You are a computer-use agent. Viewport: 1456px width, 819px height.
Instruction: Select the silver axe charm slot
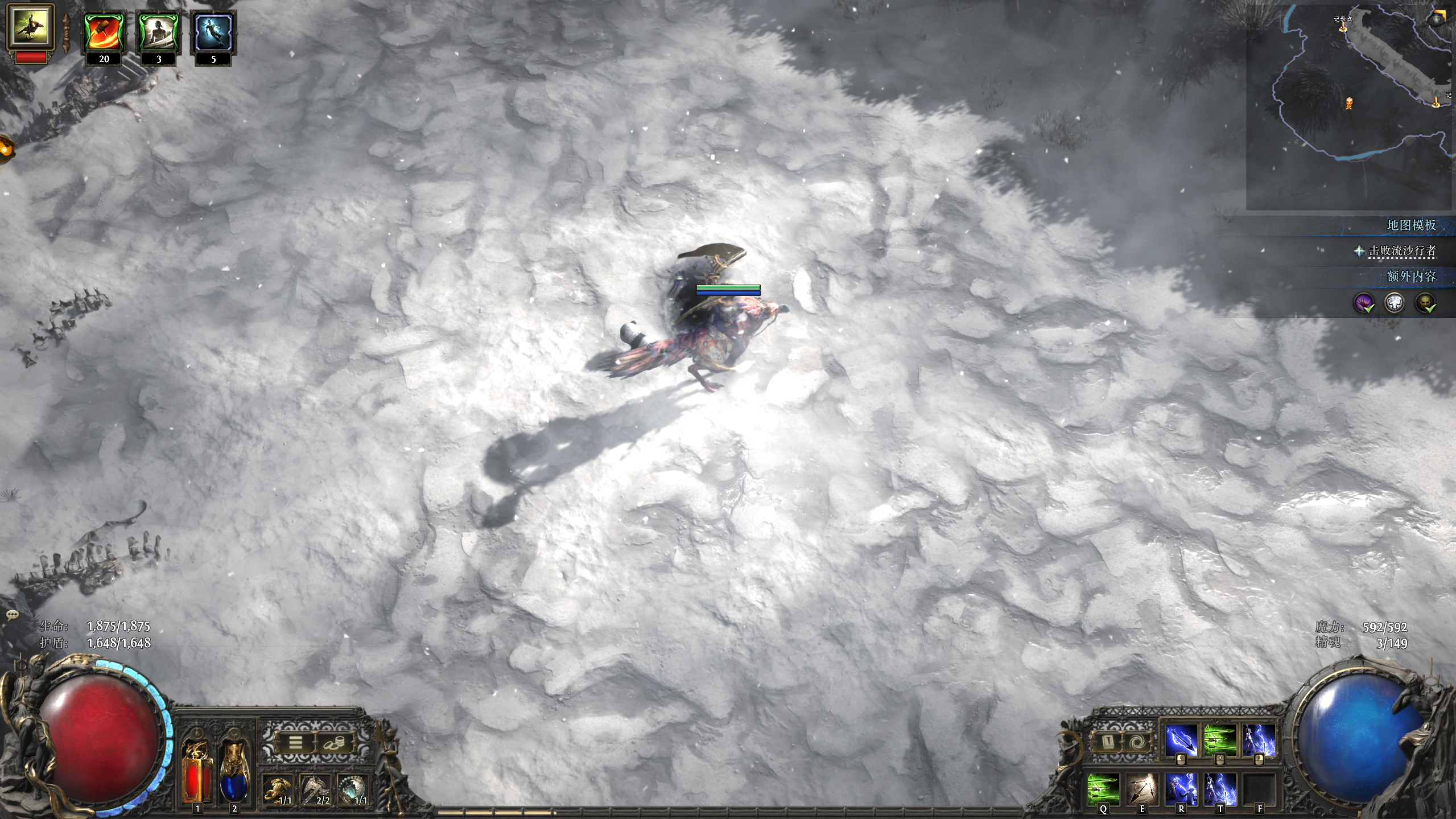[316, 789]
